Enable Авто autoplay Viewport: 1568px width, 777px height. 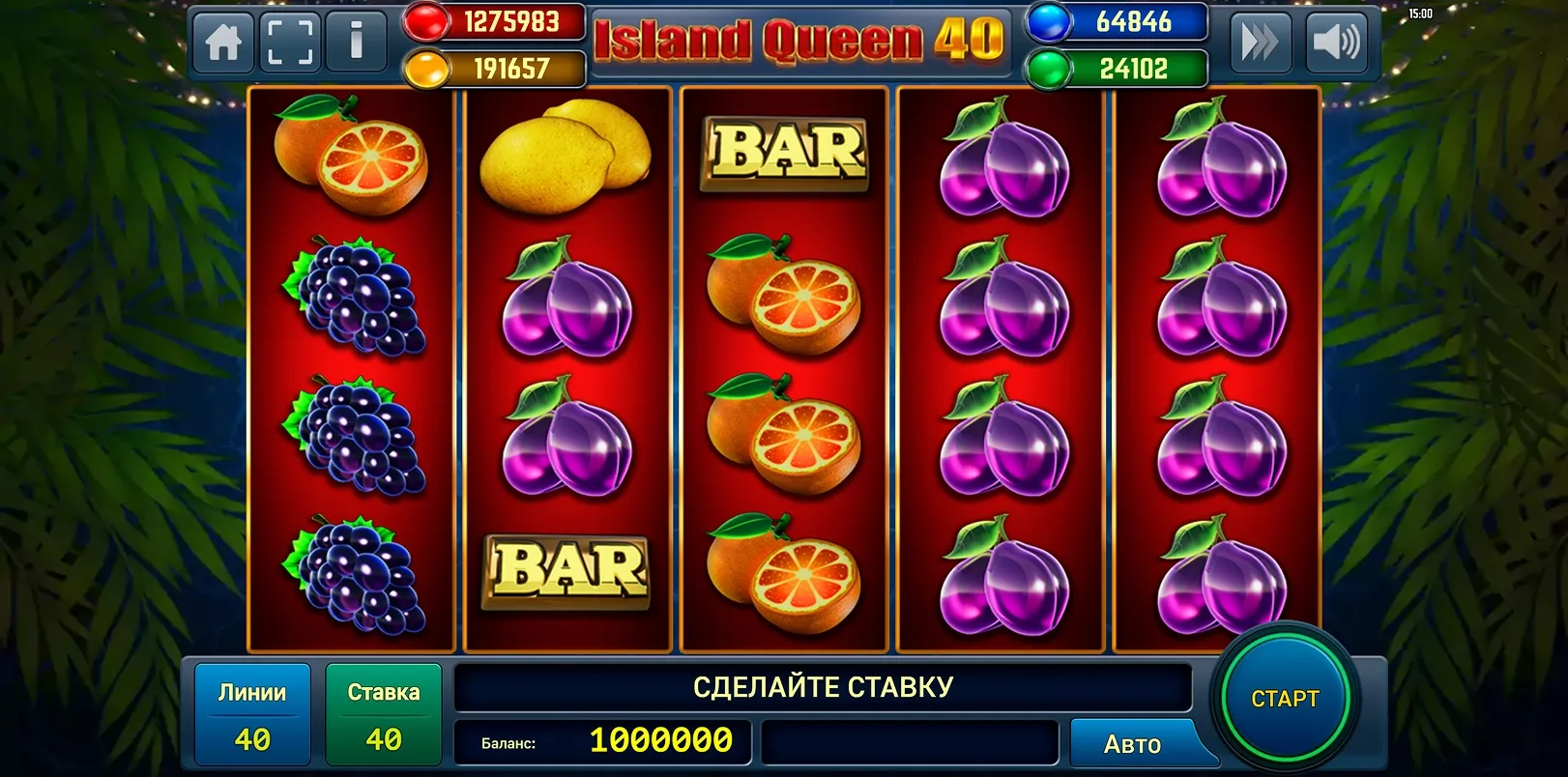[1132, 744]
